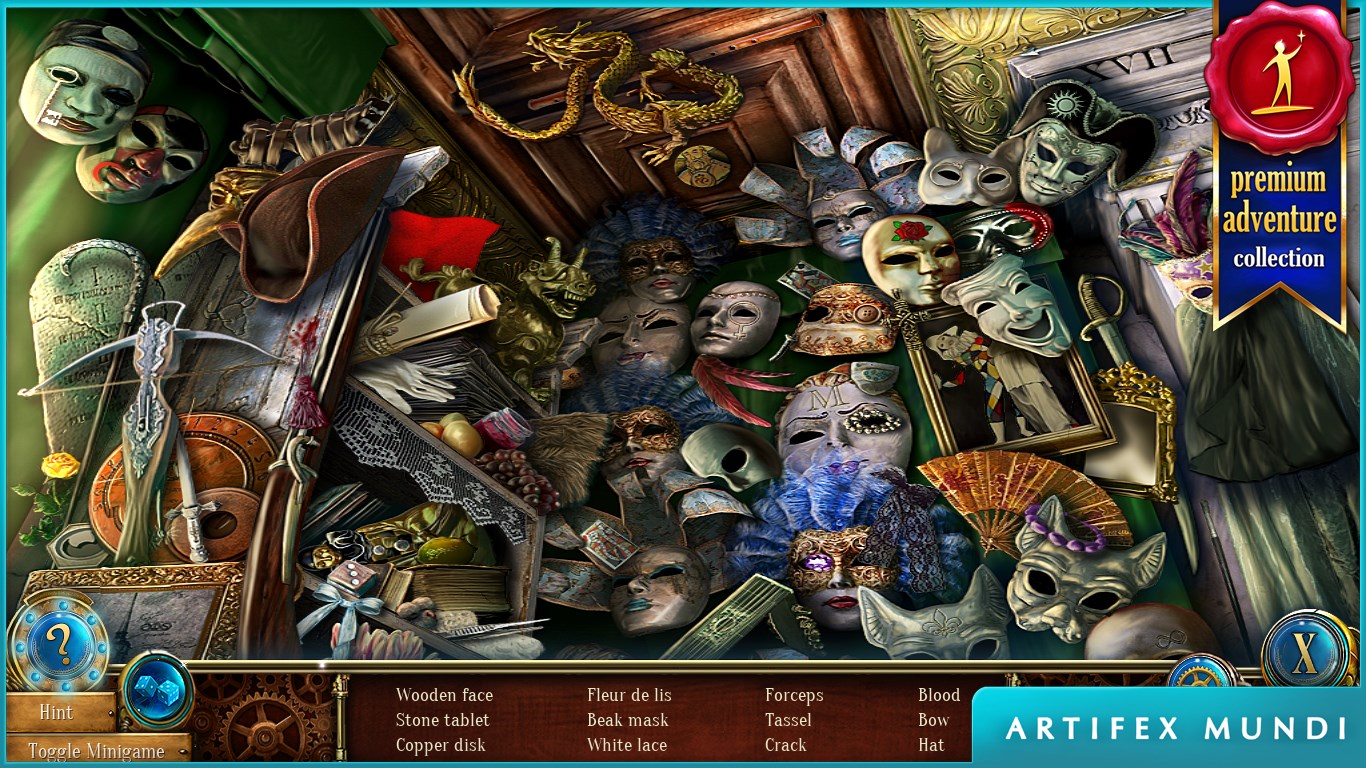
Task: Click the Hint button
Action: 57,712
